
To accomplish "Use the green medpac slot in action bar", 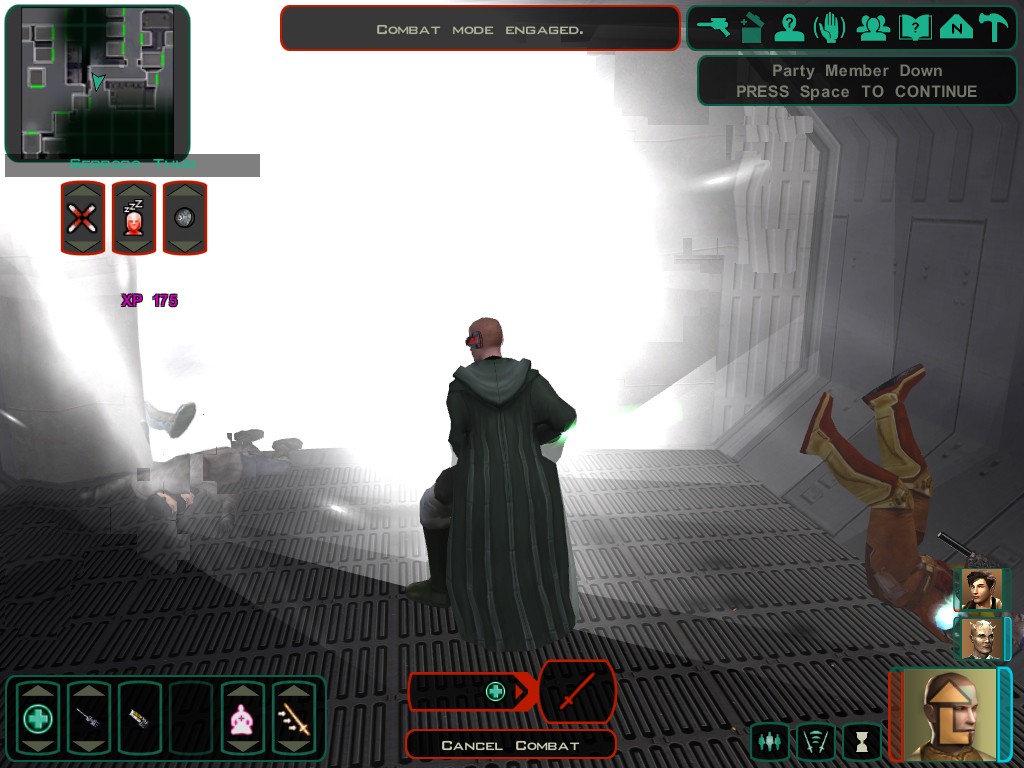I will (37, 717).
